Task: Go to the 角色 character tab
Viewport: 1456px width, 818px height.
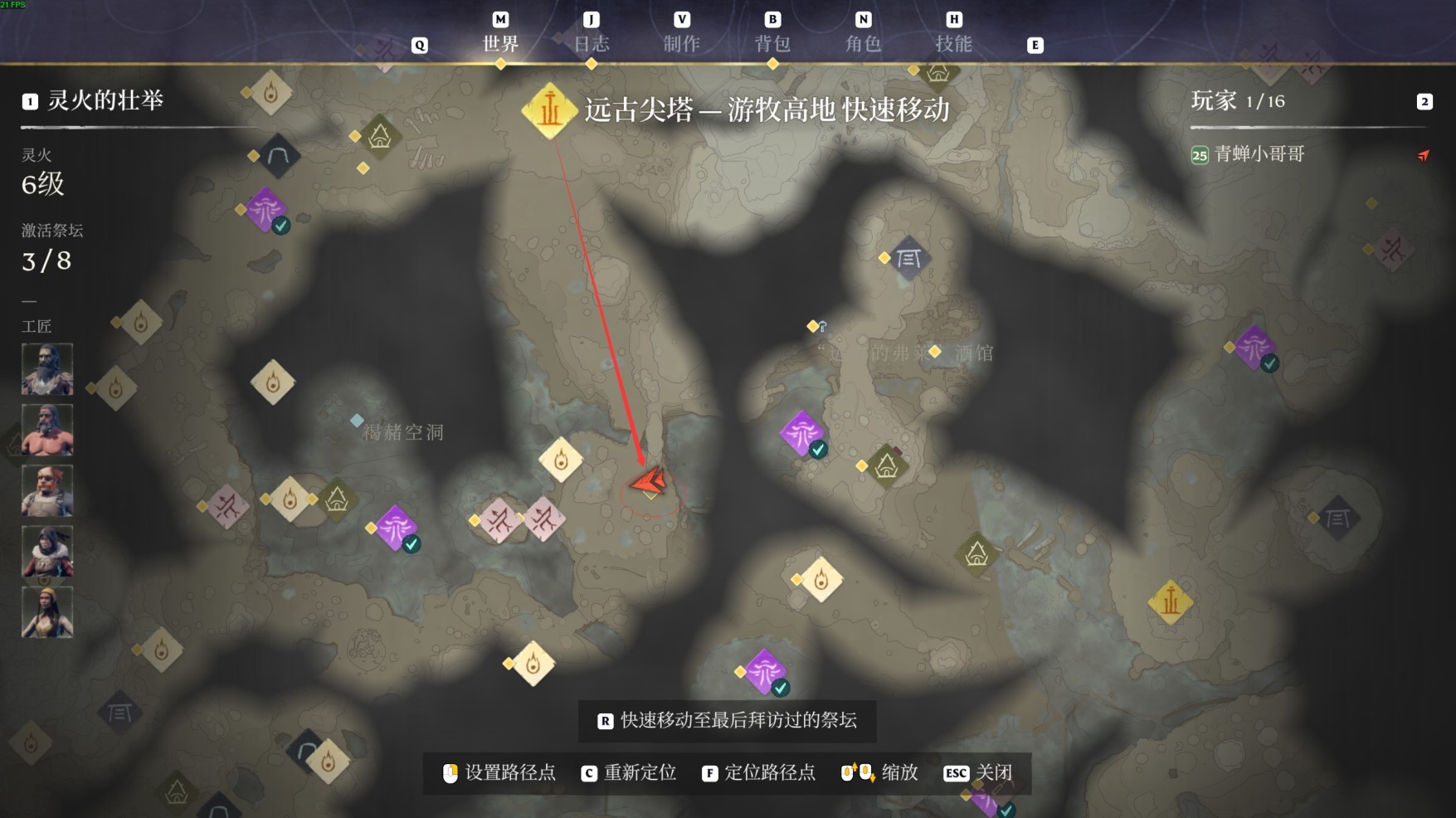Action: click(863, 43)
